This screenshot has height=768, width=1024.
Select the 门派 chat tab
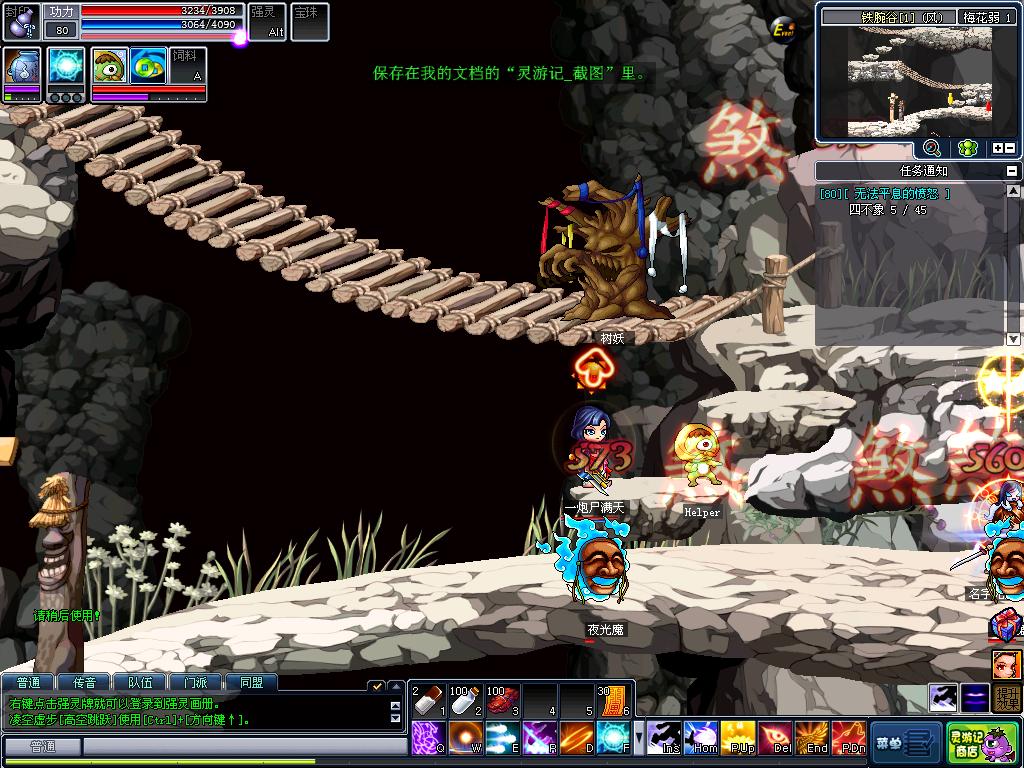(196, 683)
